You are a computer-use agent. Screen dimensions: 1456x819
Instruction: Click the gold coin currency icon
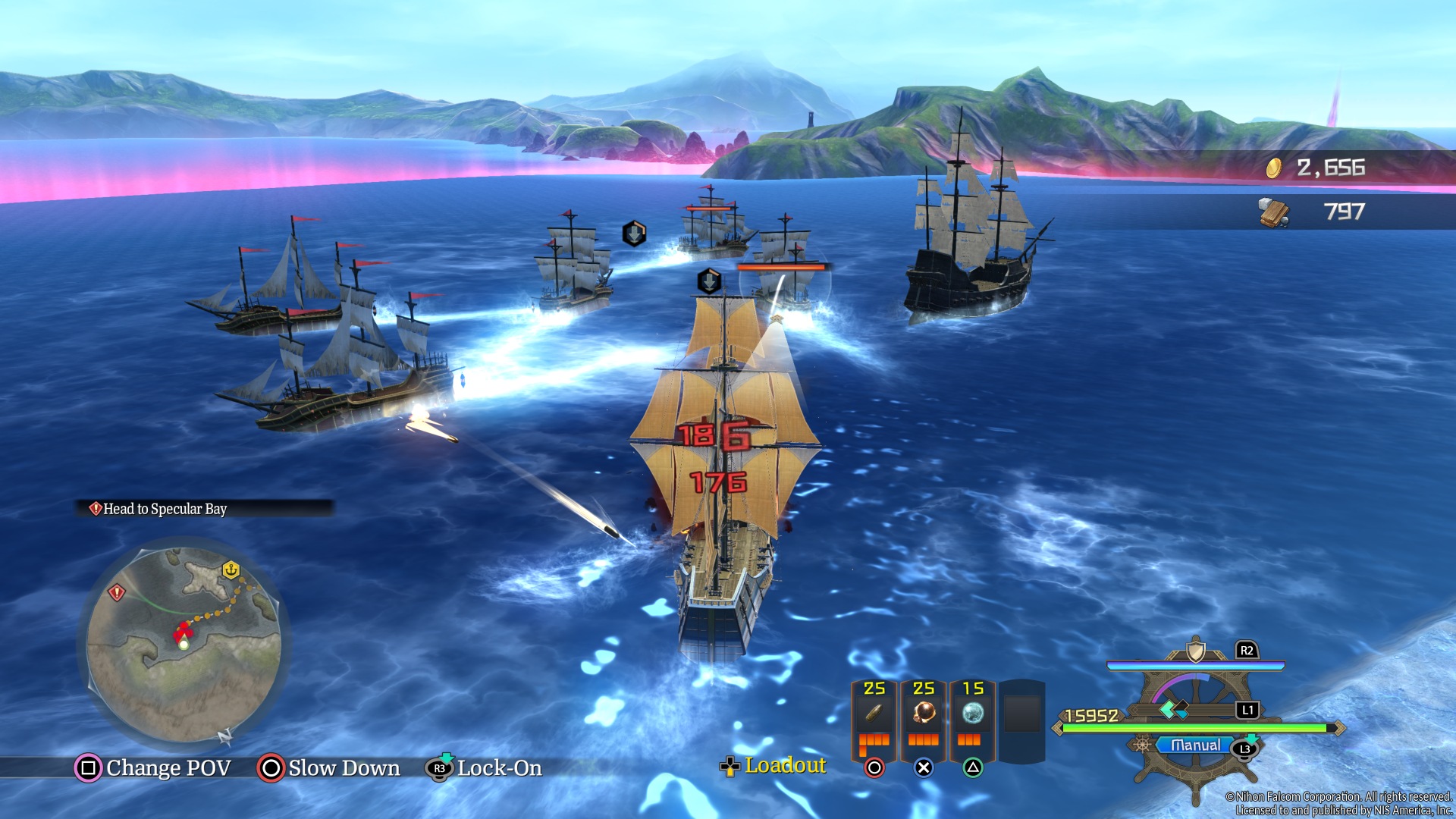(x=1274, y=168)
